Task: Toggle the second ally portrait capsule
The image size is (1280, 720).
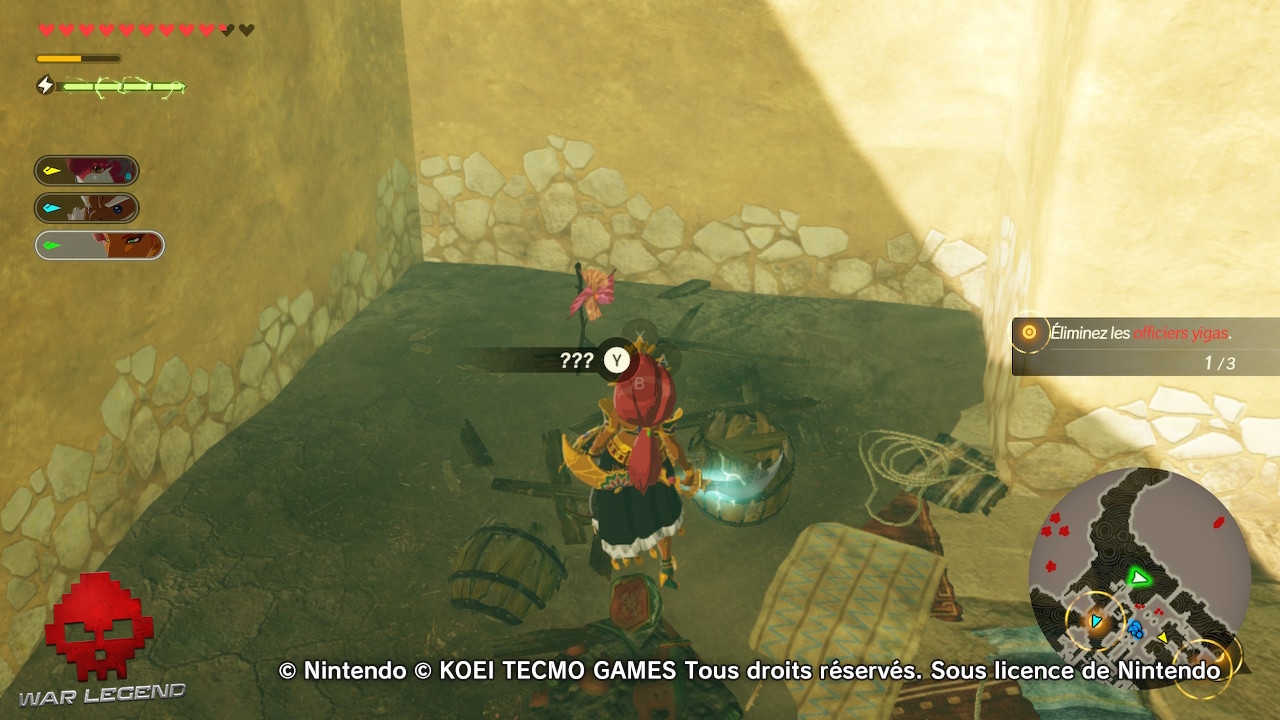Action: pos(86,208)
